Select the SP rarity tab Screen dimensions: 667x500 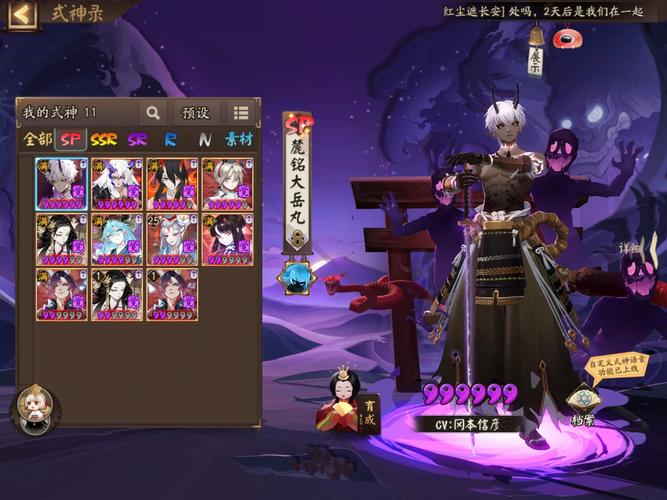point(70,140)
